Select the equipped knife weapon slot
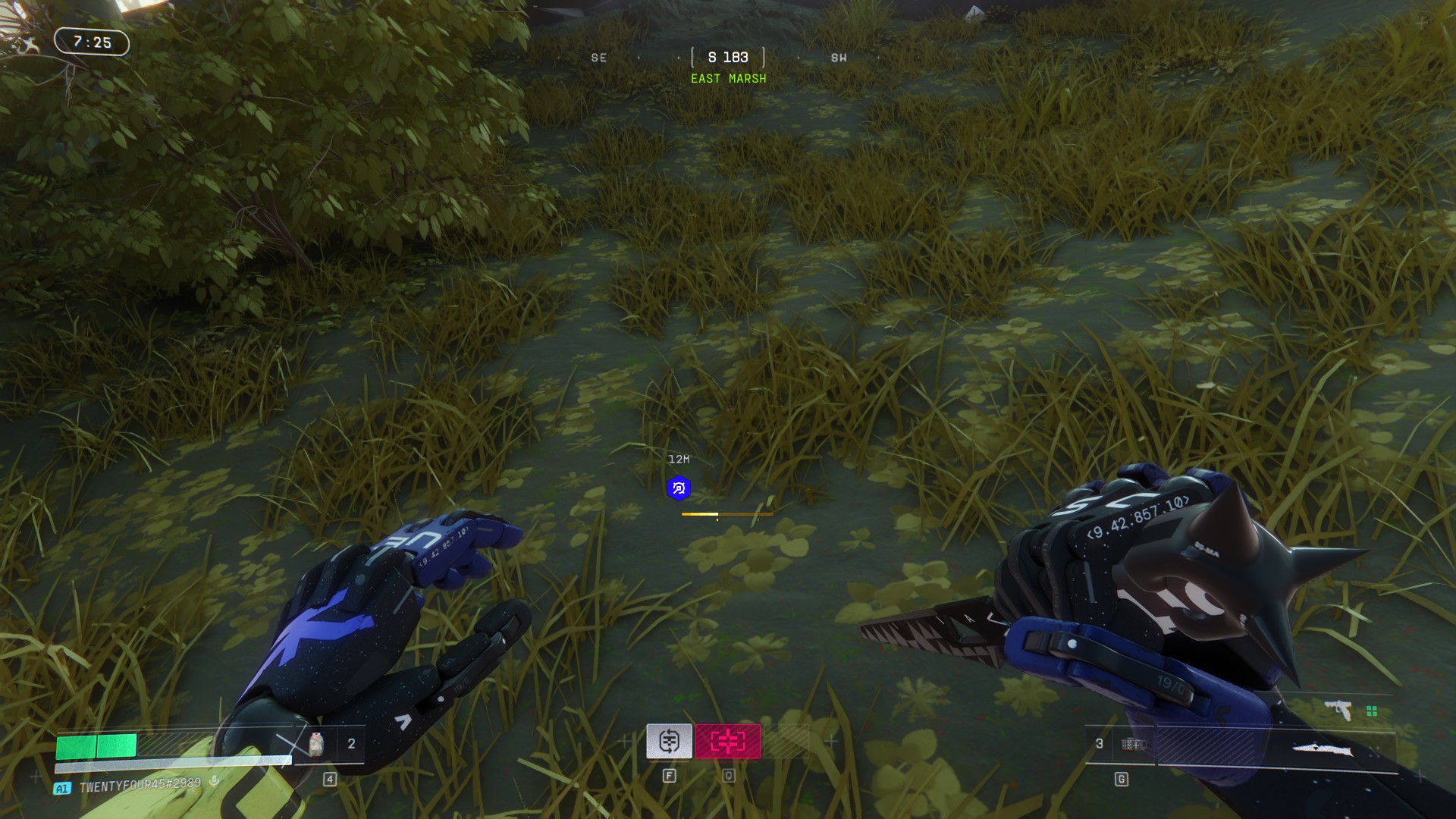 click(1321, 749)
